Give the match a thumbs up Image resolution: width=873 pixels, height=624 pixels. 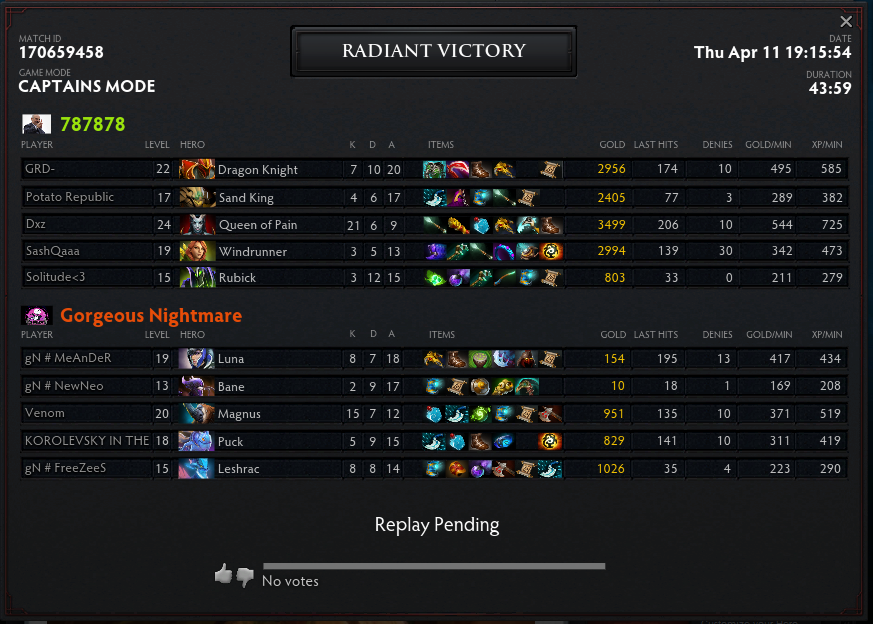pyautogui.click(x=223, y=574)
